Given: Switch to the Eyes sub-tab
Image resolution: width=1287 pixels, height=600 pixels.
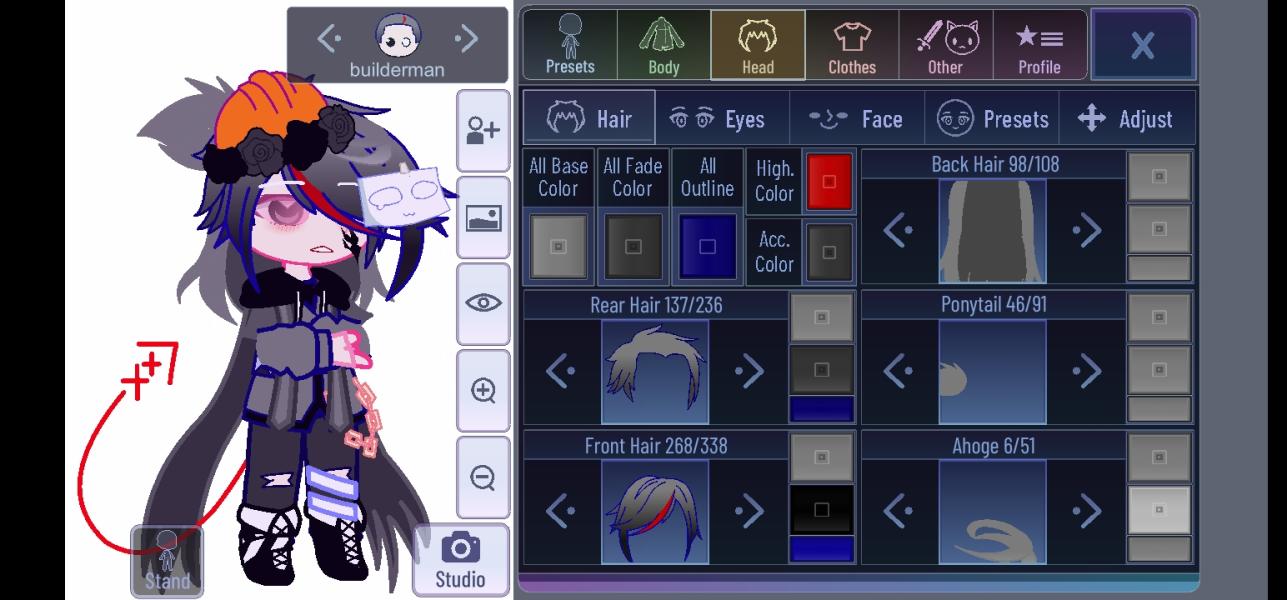Looking at the screenshot, I should (x=722, y=119).
